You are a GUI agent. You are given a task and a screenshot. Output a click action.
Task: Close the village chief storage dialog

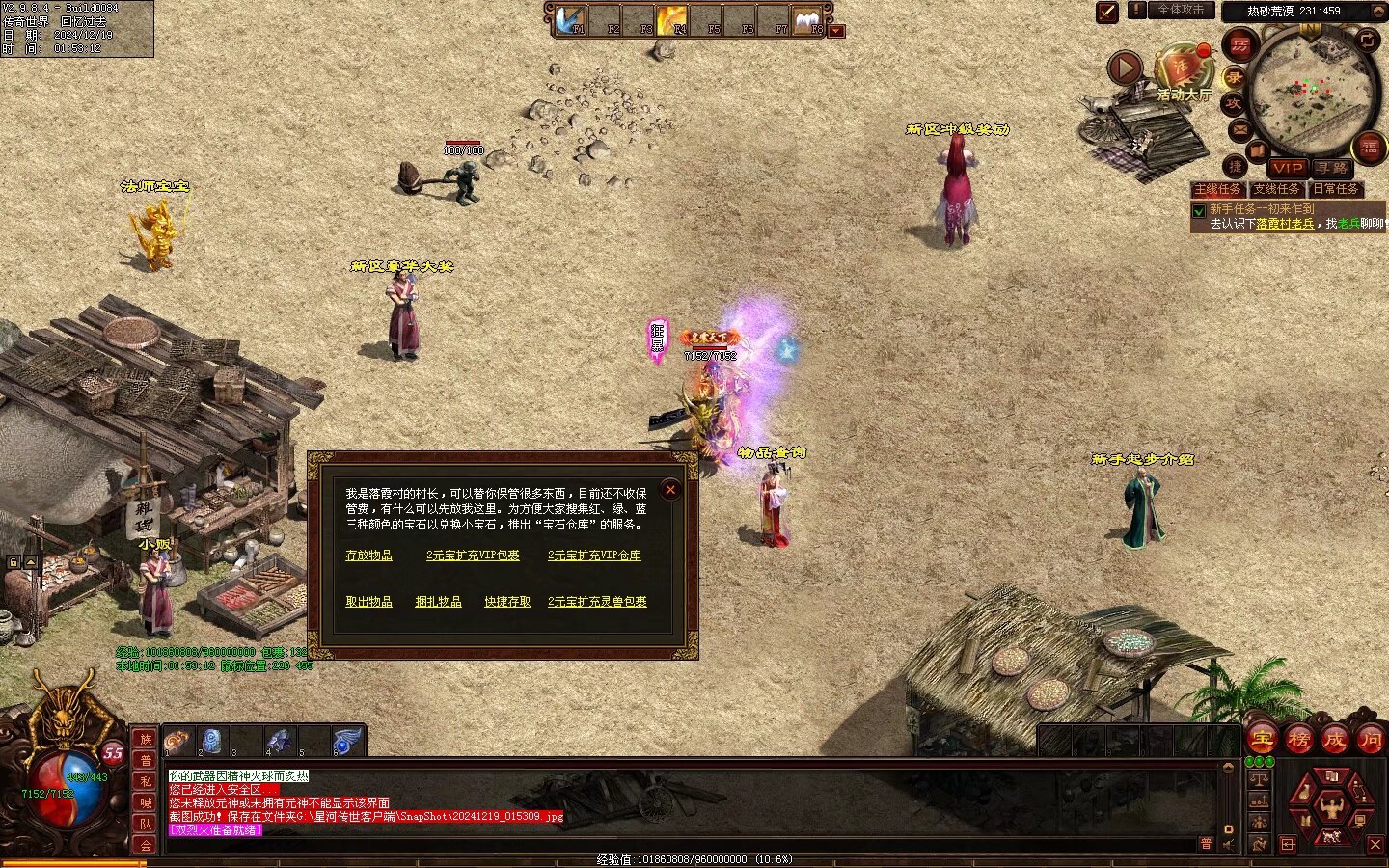pyautogui.click(x=670, y=490)
